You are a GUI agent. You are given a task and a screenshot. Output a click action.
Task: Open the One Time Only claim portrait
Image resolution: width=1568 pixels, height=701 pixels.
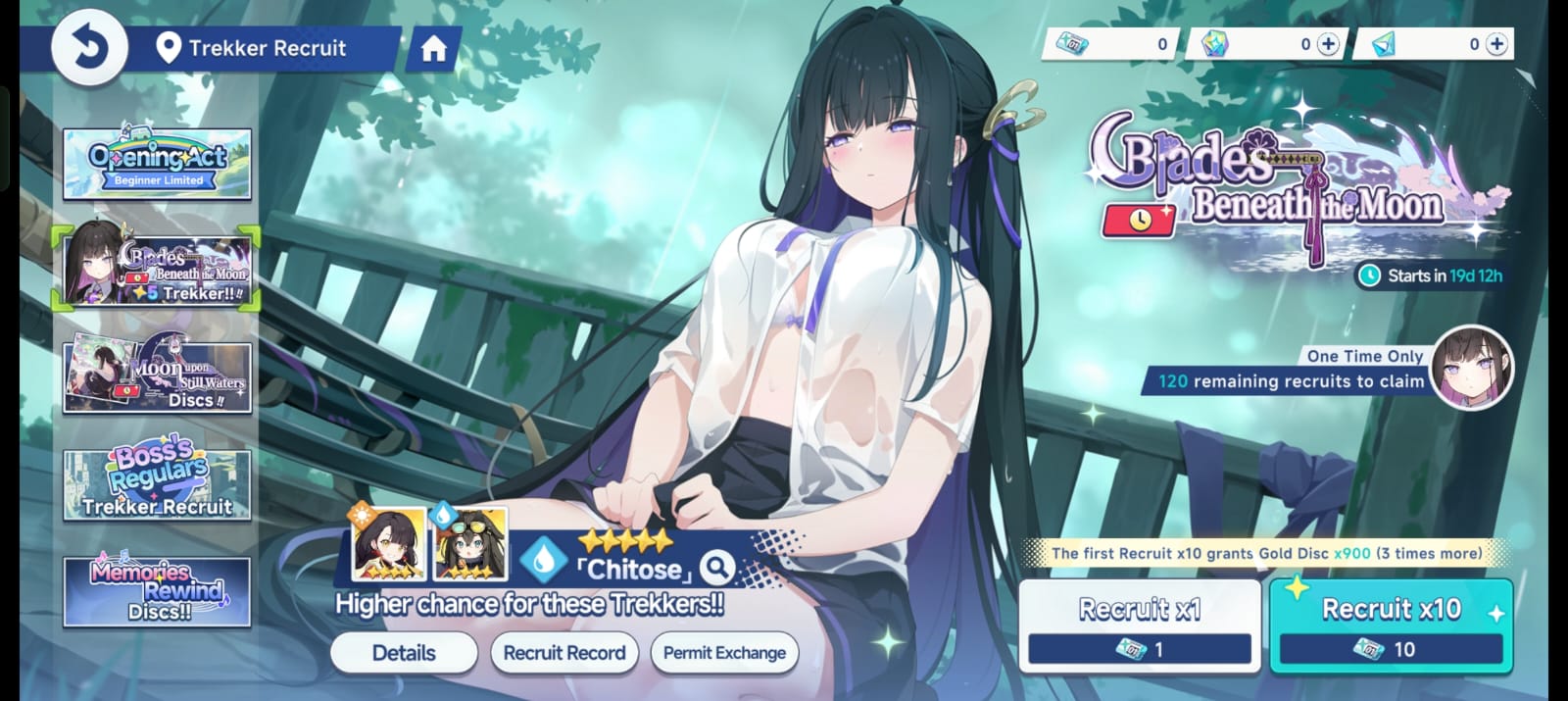pos(1471,369)
